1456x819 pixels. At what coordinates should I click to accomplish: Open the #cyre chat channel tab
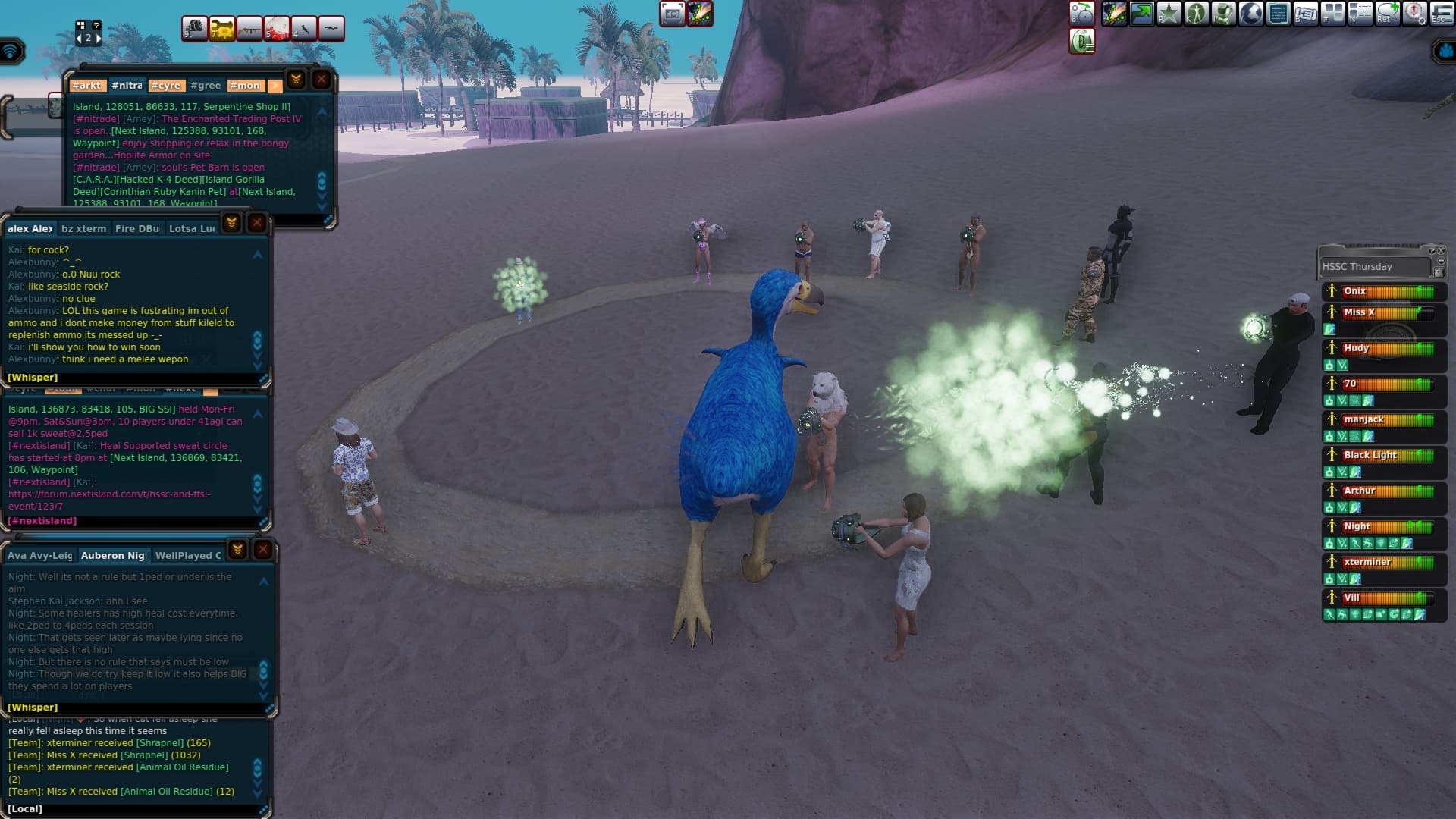[165, 86]
